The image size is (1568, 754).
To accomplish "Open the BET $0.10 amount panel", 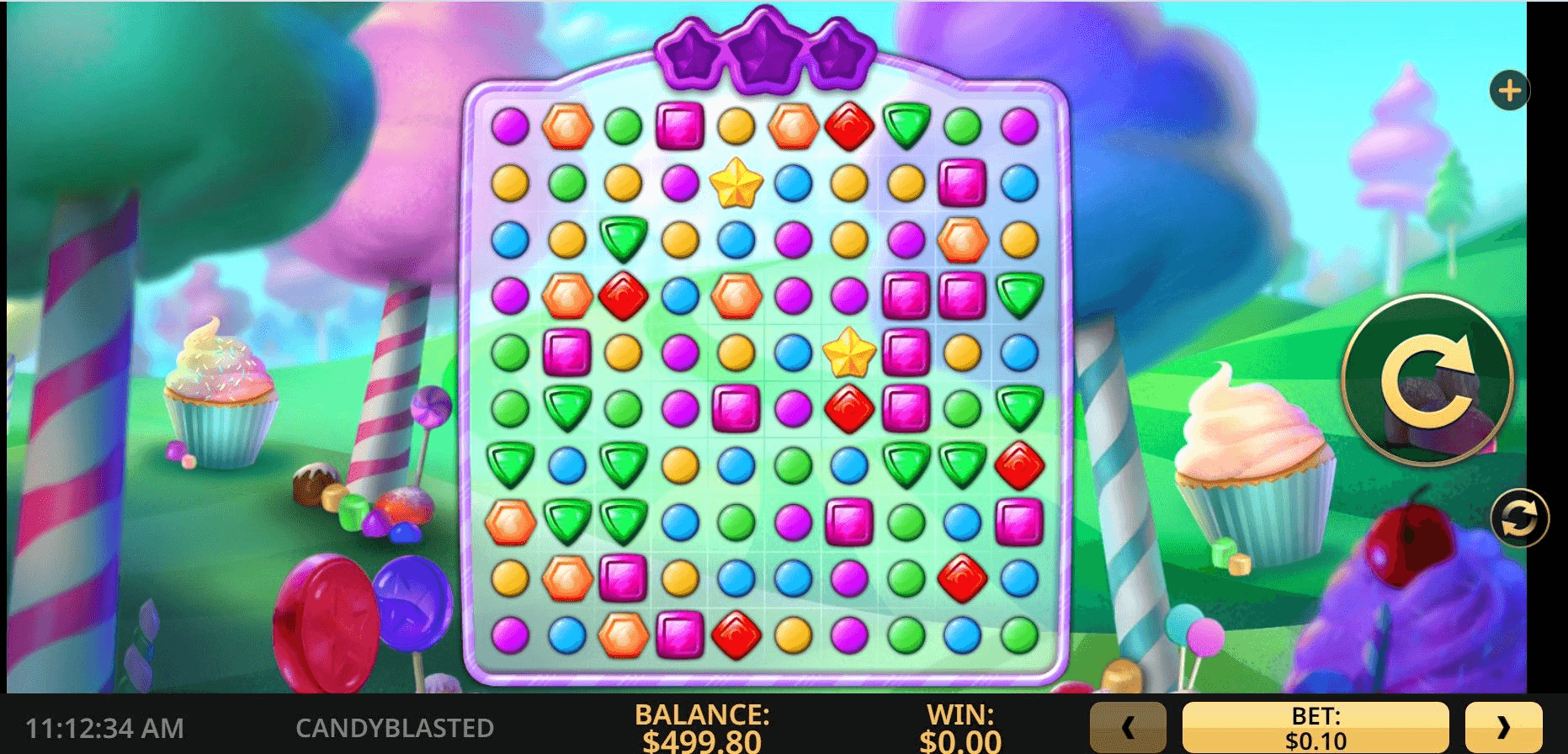I will coord(1316,728).
